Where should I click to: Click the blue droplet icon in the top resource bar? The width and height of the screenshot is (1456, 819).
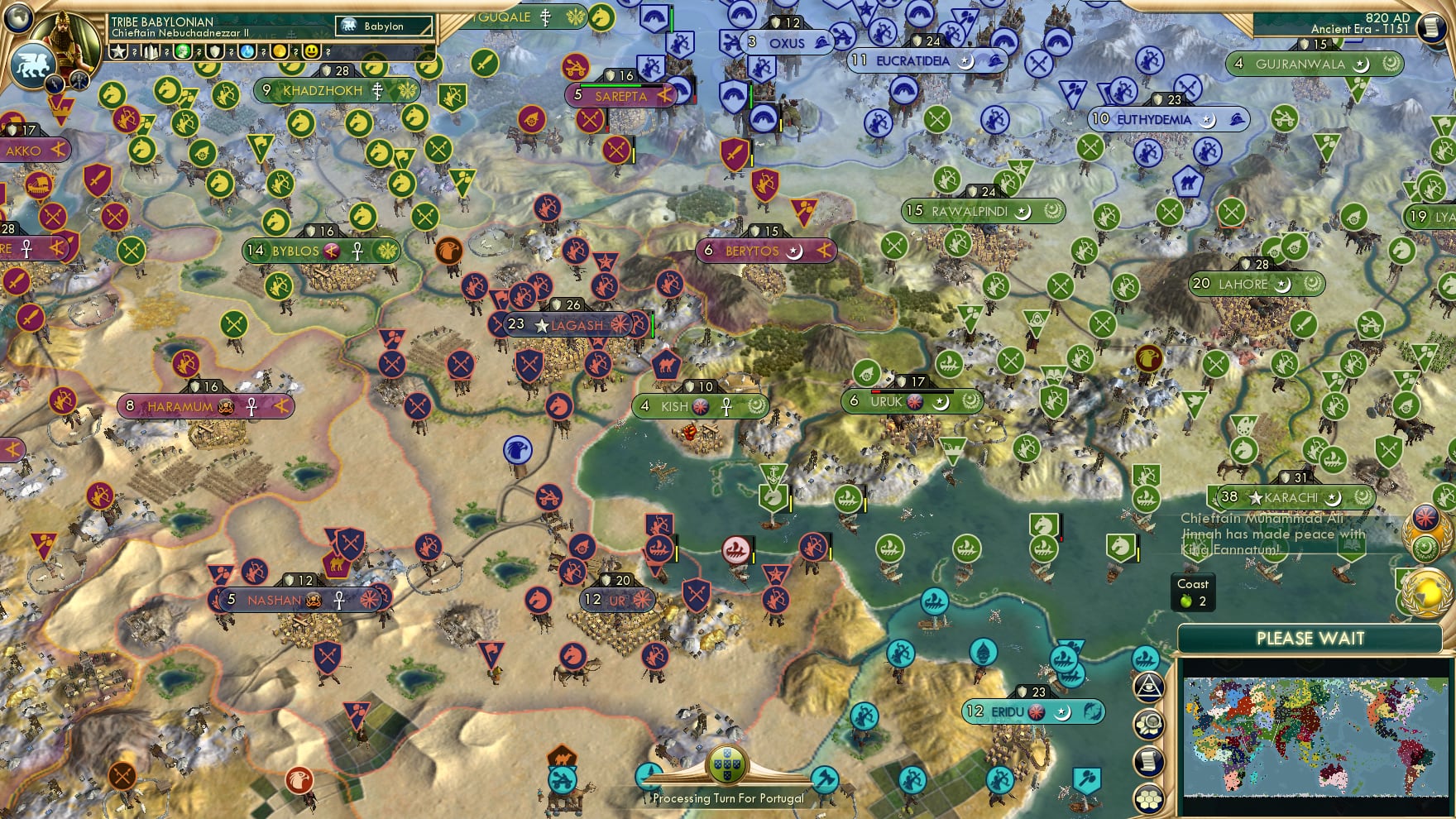click(x=247, y=52)
